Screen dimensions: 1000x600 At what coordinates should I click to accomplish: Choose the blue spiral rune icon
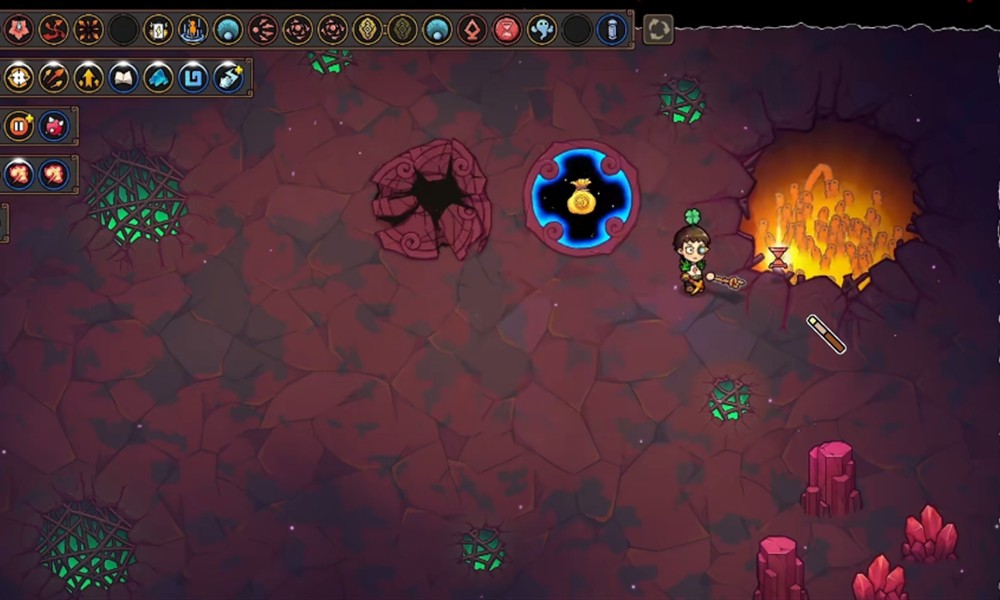coord(193,77)
